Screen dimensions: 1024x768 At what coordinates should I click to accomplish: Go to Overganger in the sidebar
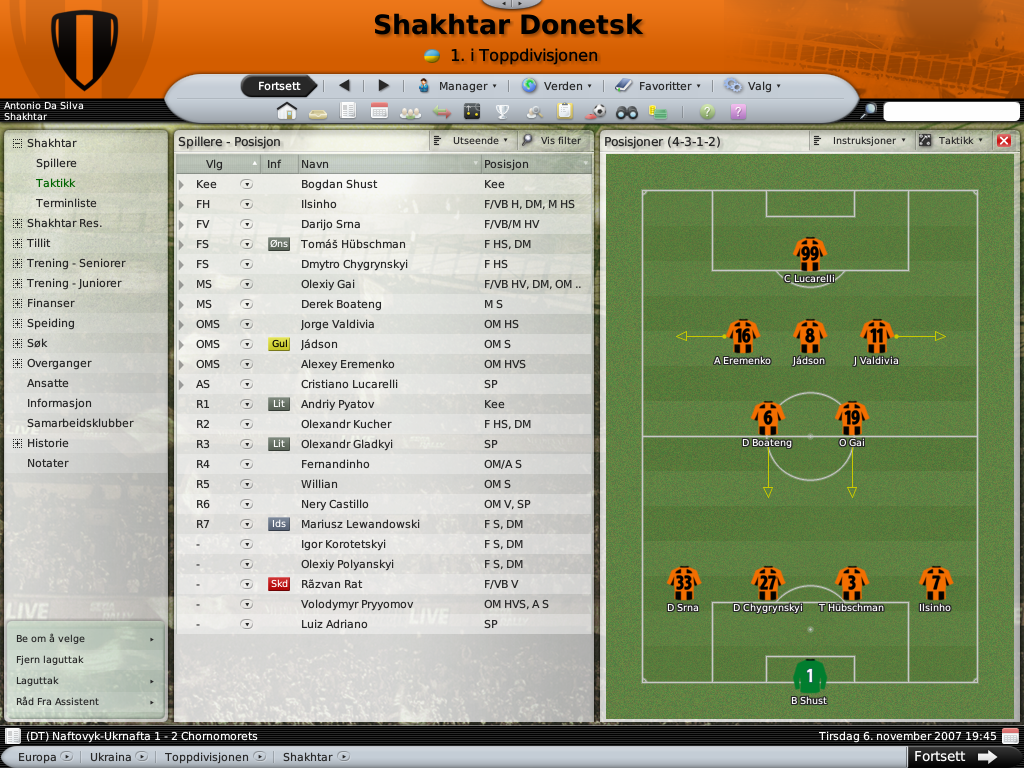pyautogui.click(x=59, y=363)
